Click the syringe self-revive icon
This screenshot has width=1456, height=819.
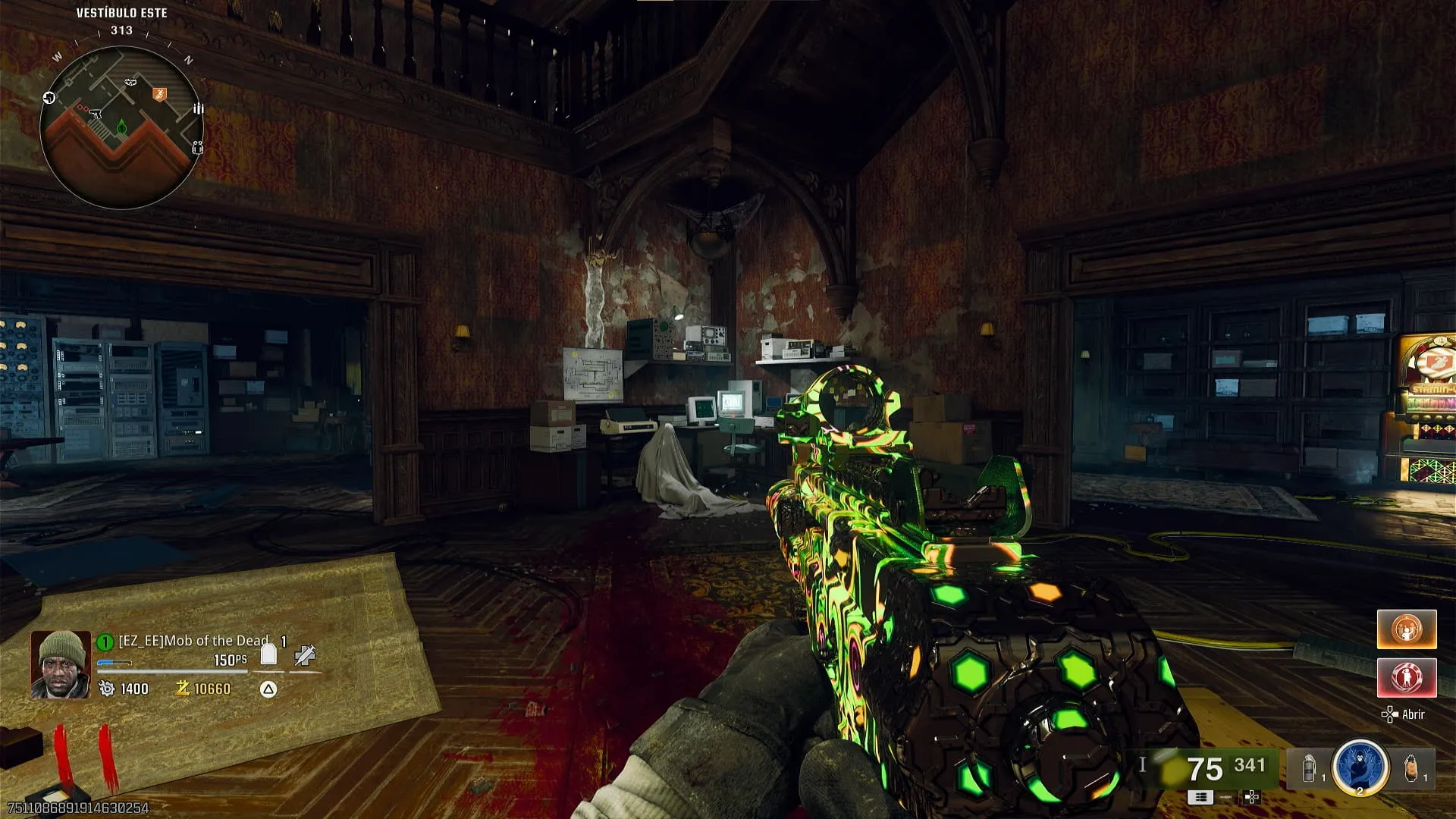pyautogui.click(x=305, y=655)
